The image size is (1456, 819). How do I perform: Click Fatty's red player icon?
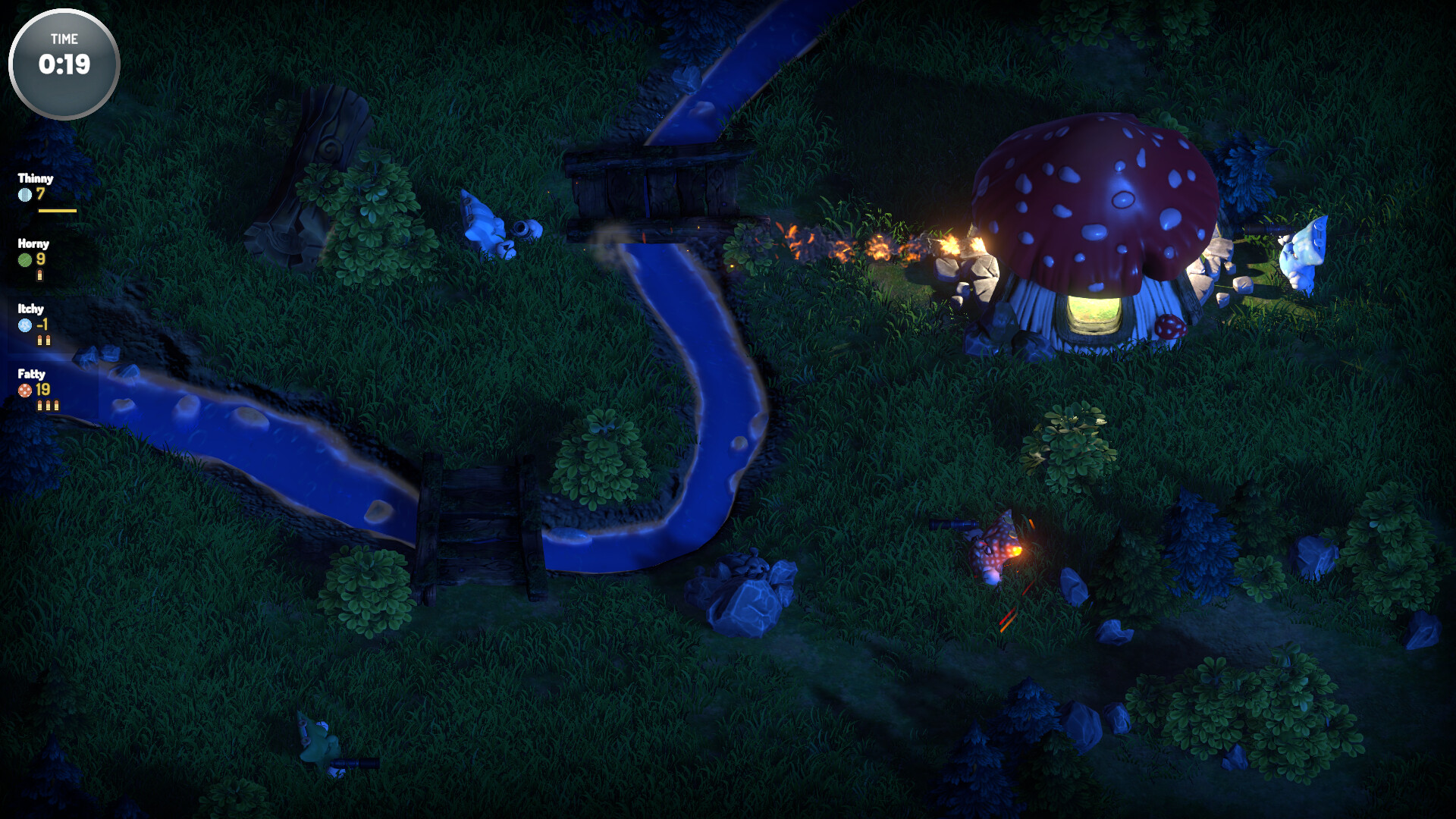25,391
